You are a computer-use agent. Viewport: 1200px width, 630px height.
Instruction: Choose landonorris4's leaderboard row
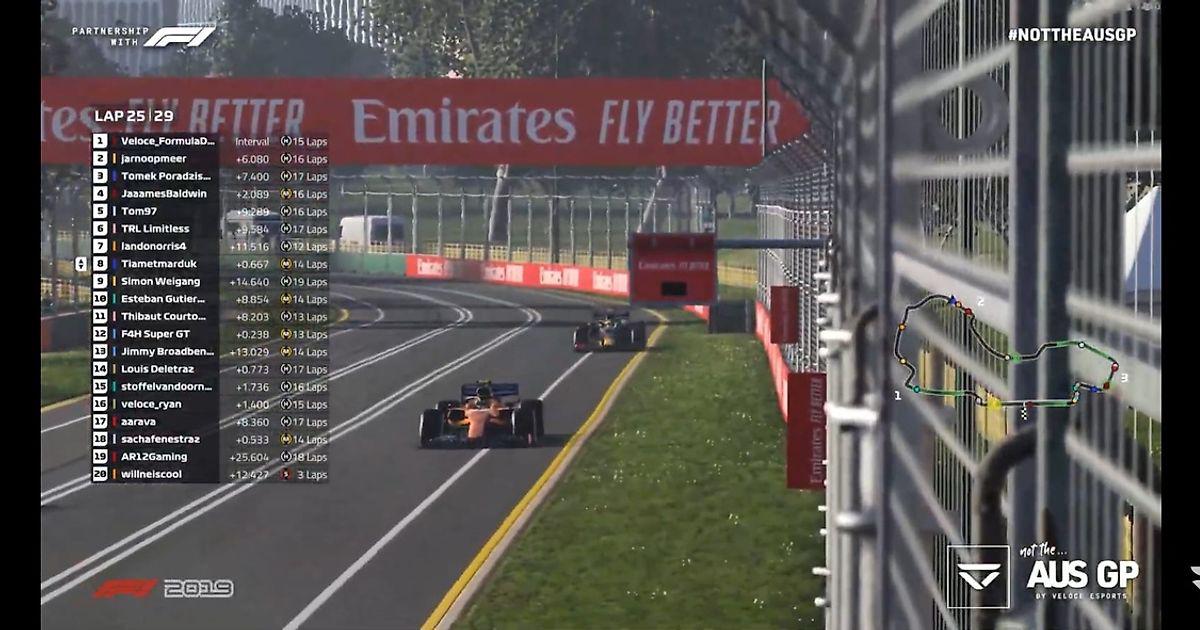154,246
